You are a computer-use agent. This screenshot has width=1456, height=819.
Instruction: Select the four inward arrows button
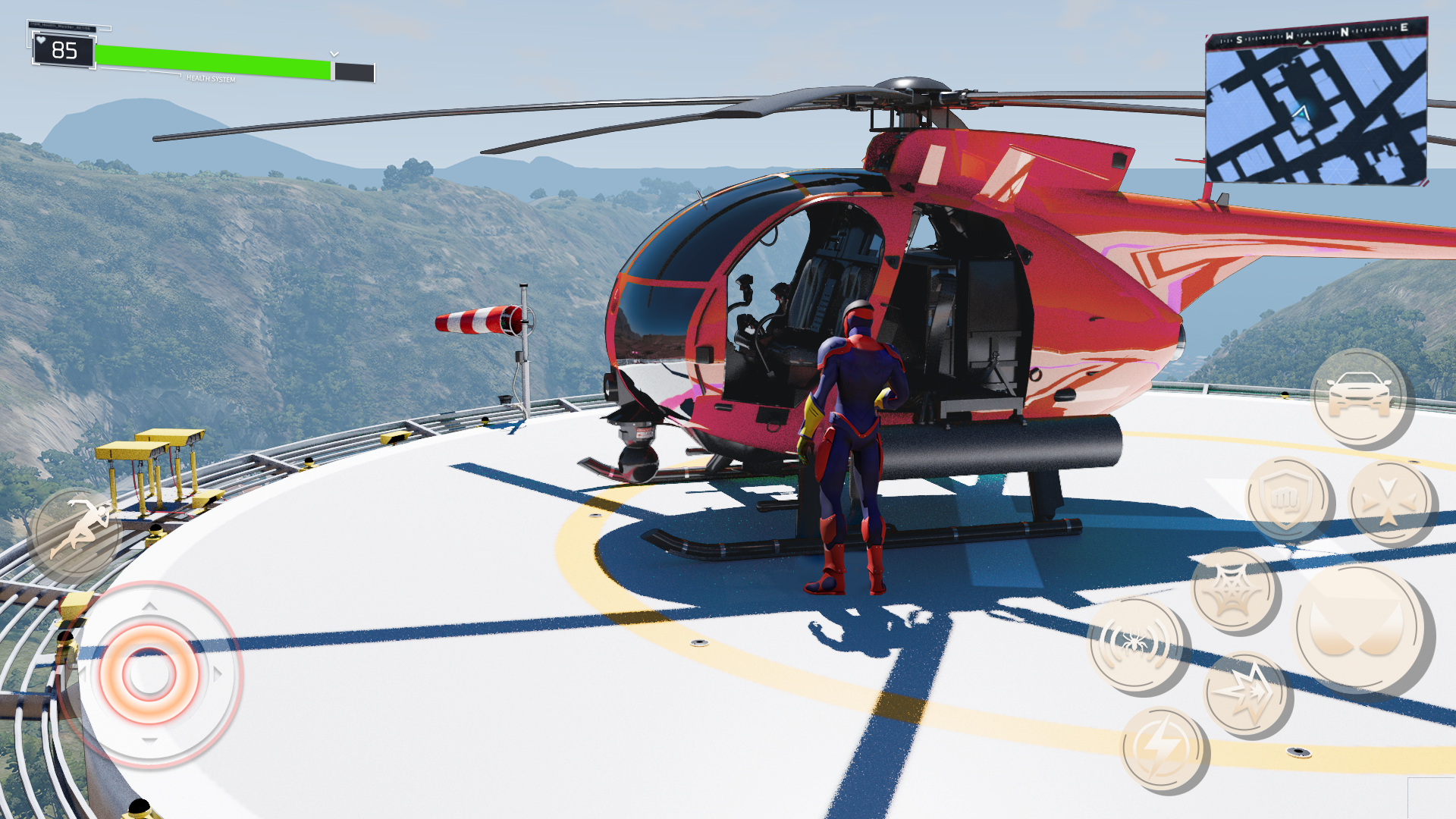tap(1389, 504)
